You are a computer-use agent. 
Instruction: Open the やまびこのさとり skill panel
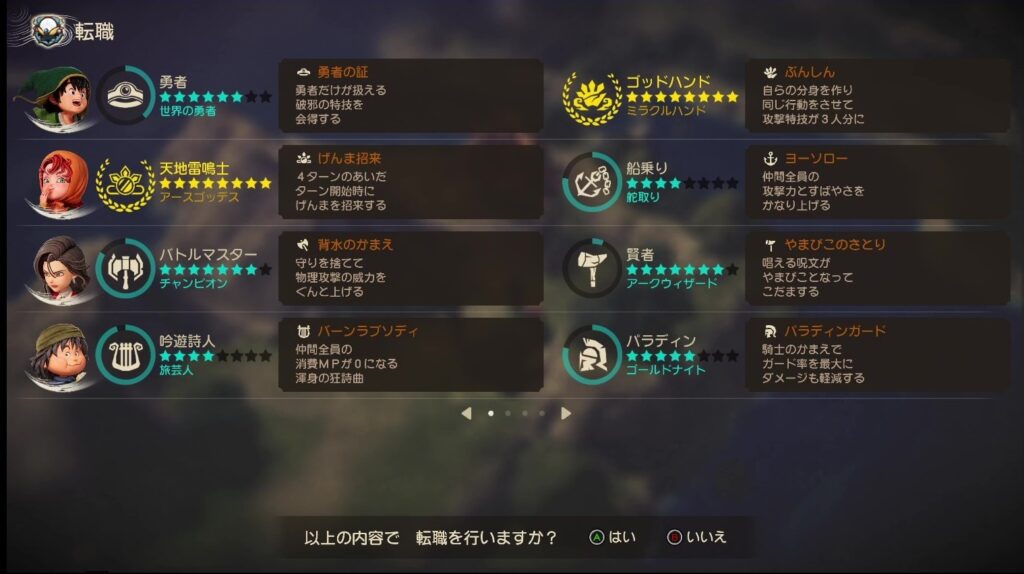tap(877, 268)
